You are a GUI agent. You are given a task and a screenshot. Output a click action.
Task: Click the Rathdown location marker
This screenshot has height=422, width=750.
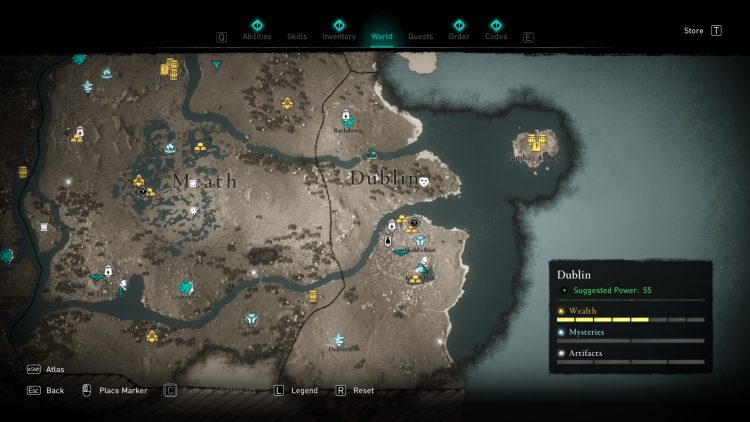(x=346, y=116)
